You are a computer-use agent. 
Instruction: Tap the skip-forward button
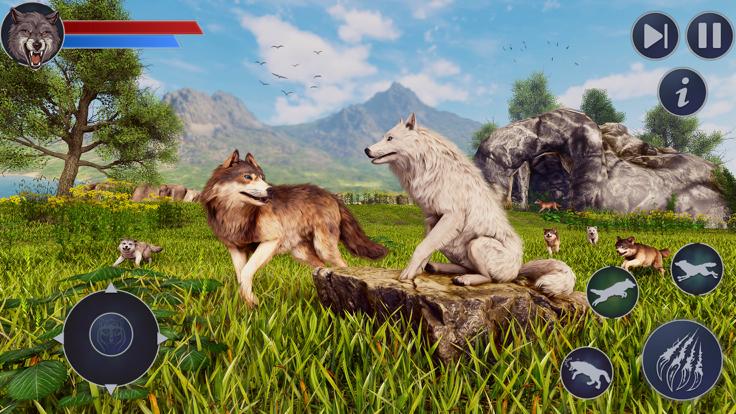click(655, 36)
